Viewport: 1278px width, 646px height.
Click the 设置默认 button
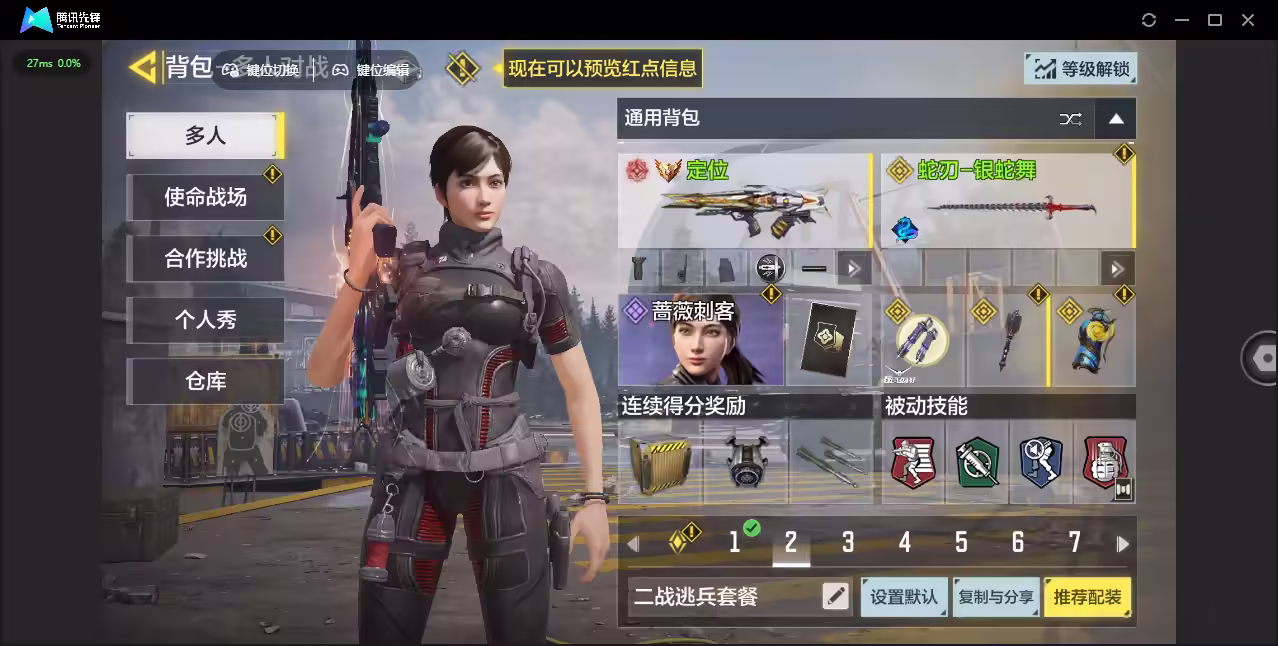(904, 597)
